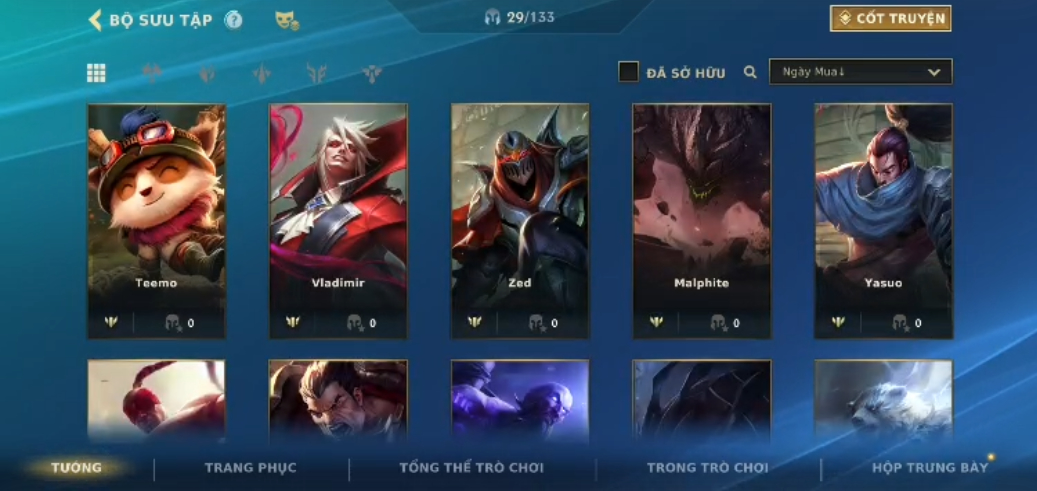This screenshot has width=1037, height=491.
Task: Click the theater masks icon
Action: click(287, 20)
